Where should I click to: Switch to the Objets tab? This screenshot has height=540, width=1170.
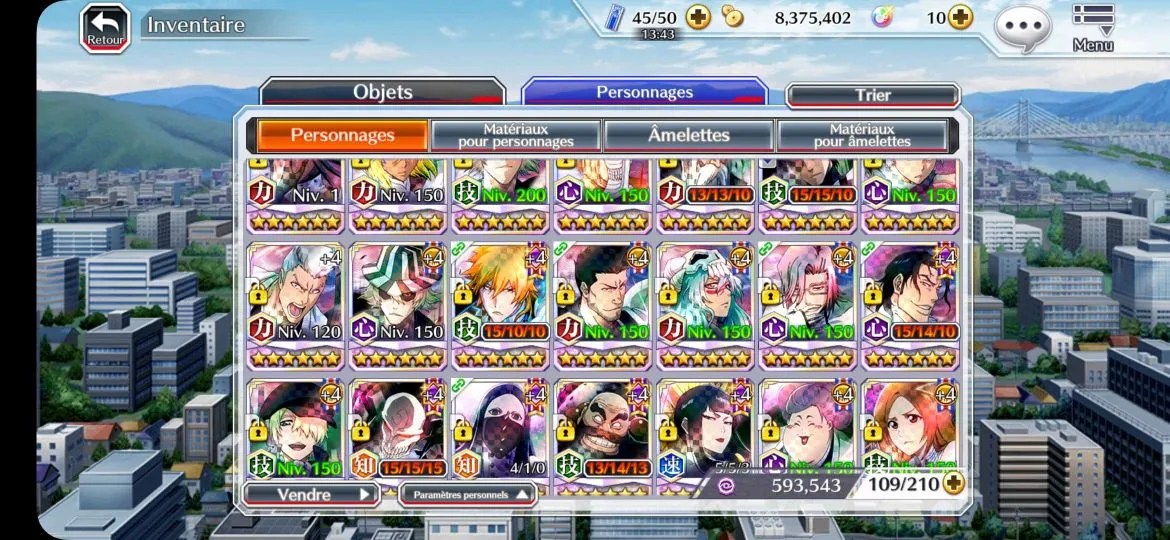pyautogui.click(x=382, y=93)
